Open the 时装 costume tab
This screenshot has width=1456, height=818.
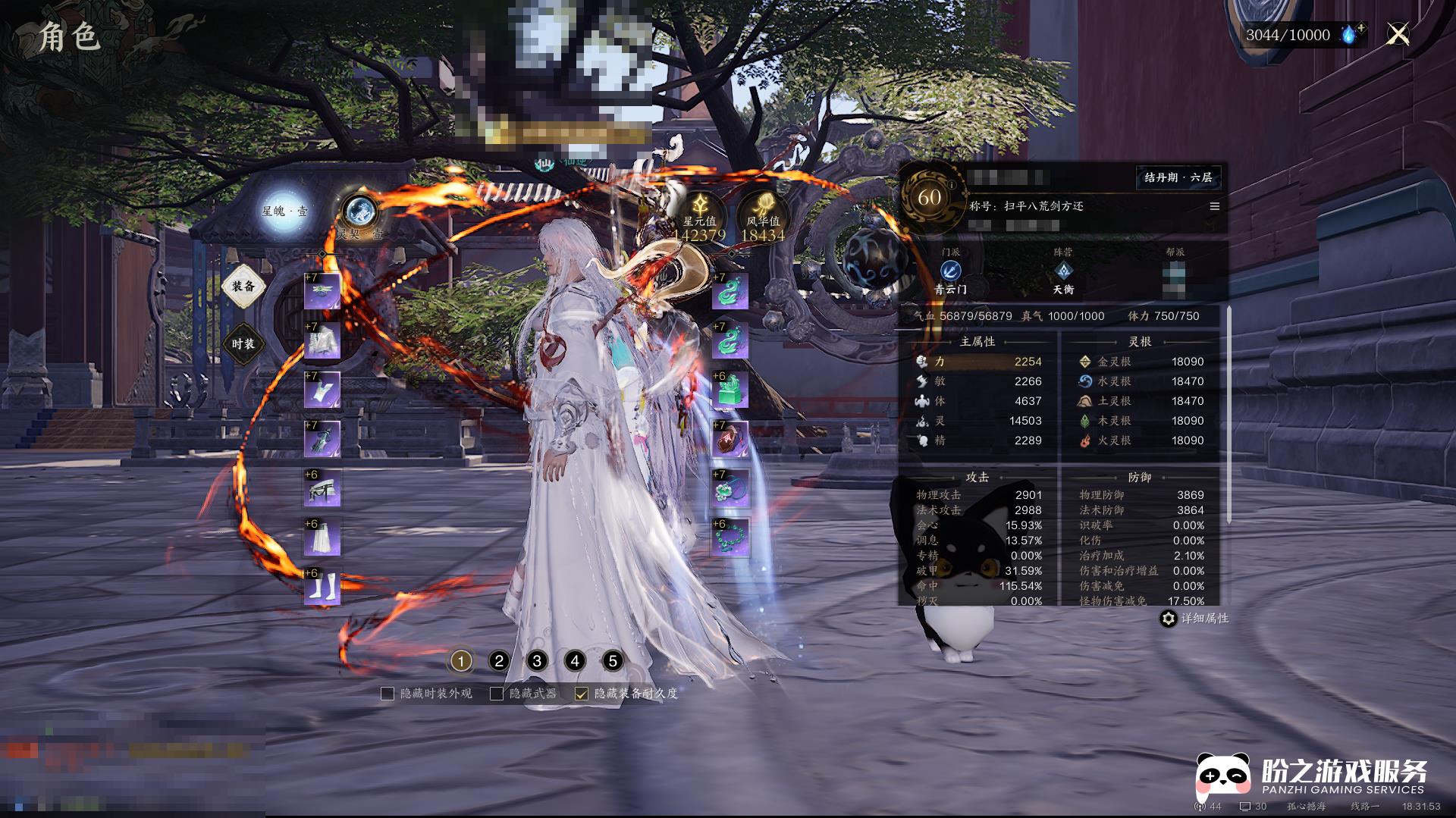point(243,344)
